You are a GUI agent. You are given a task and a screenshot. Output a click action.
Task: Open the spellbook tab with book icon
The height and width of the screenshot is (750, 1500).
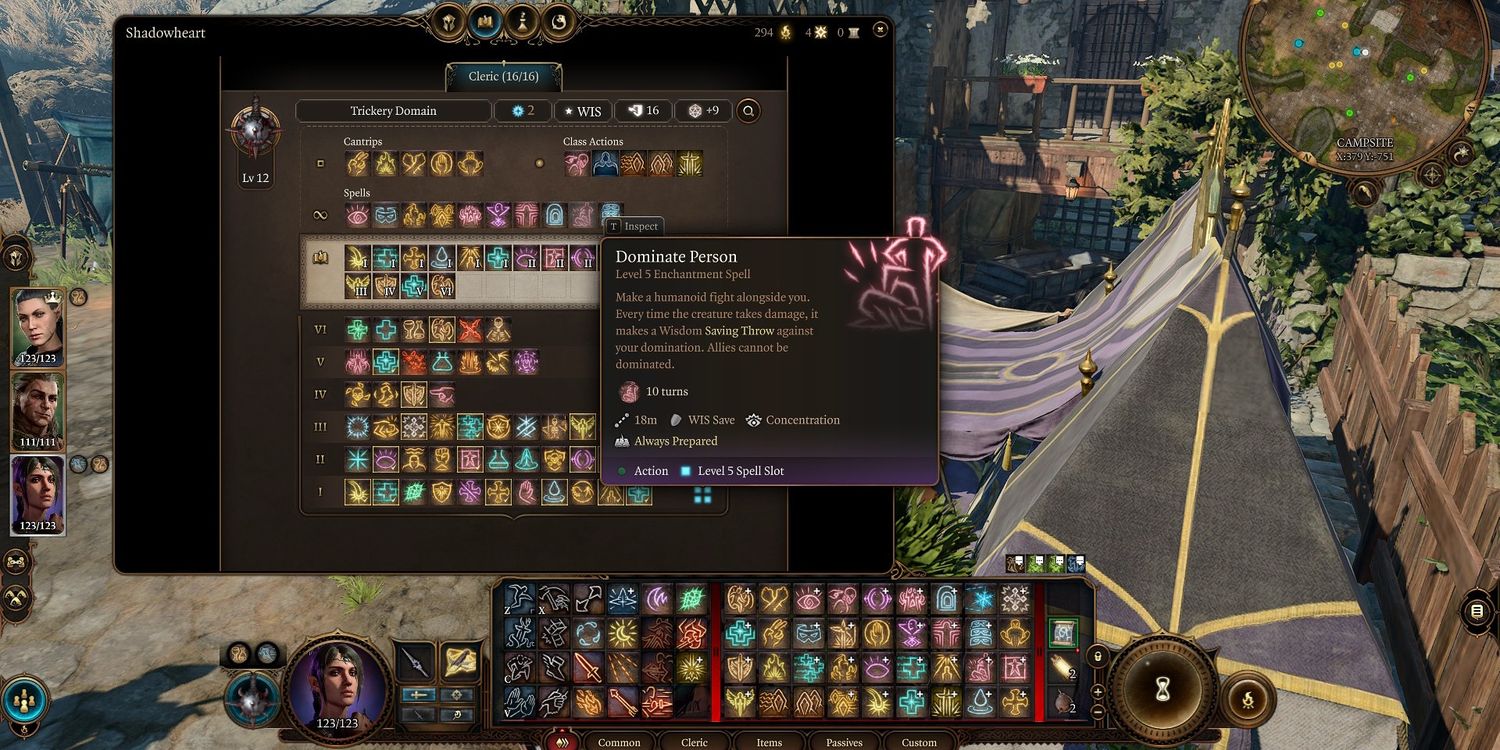[486, 21]
